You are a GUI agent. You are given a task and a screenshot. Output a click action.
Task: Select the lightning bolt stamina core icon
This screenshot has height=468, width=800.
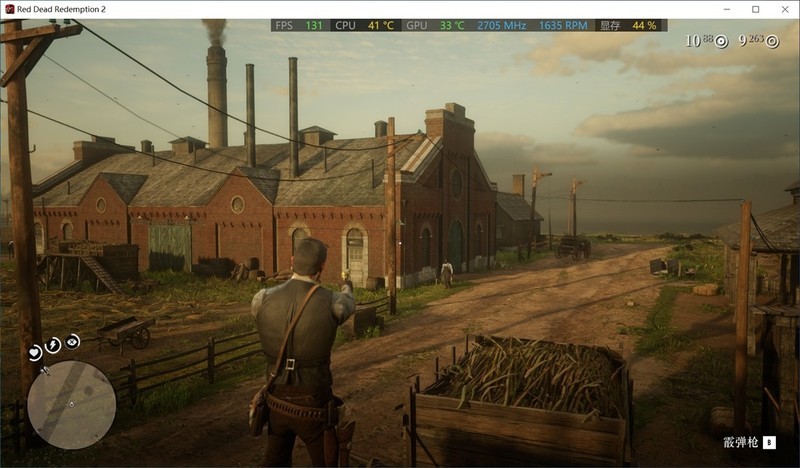[x=54, y=345]
